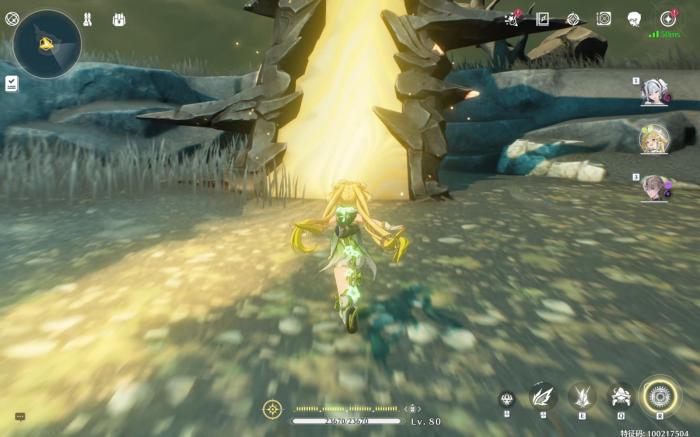This screenshot has height=437, width=700.
Task: Use the helmet-shaped Q skill
Action: (620, 396)
